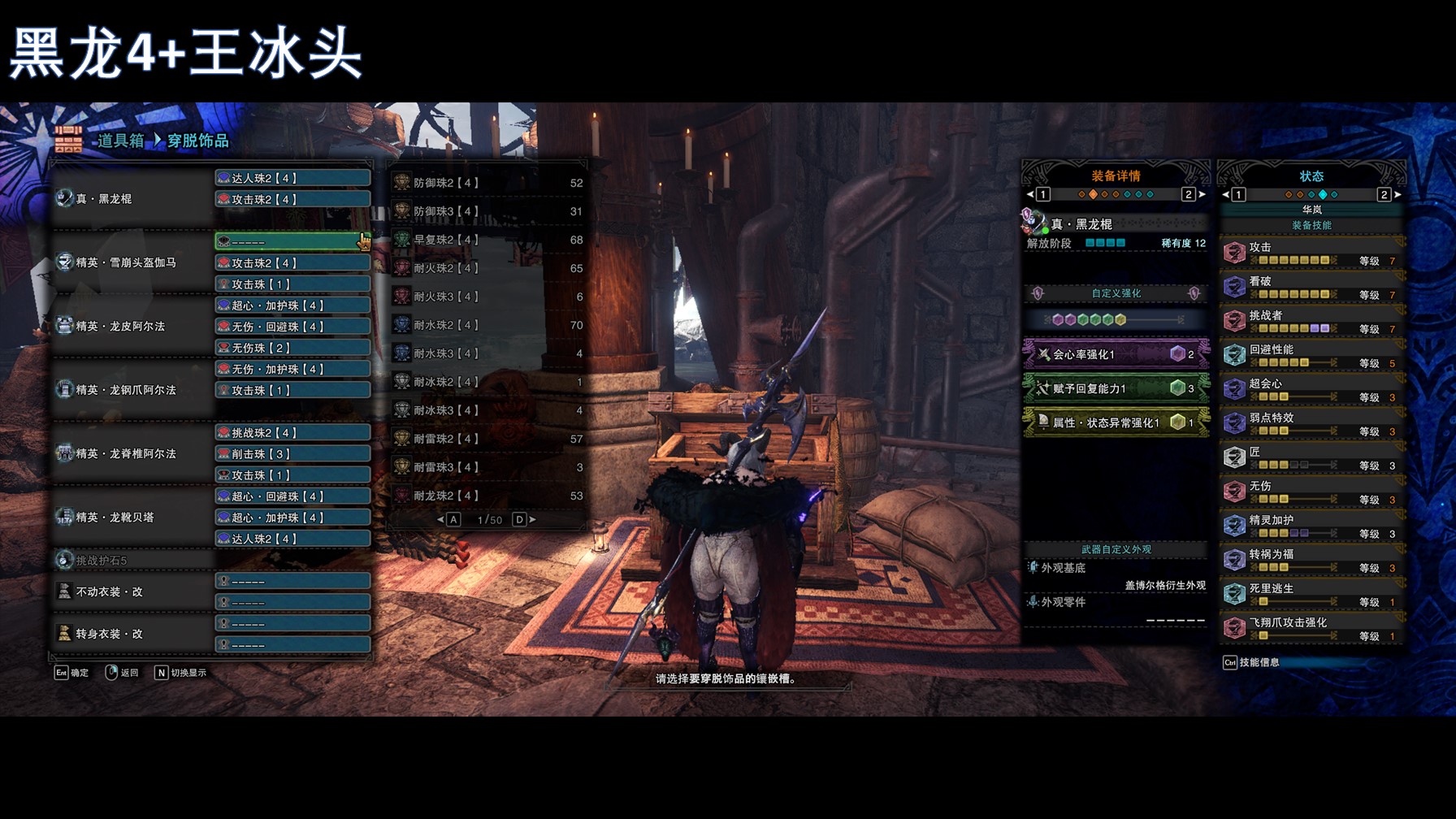Select 耐龙珠2【4】 in the decoration list

(487, 496)
